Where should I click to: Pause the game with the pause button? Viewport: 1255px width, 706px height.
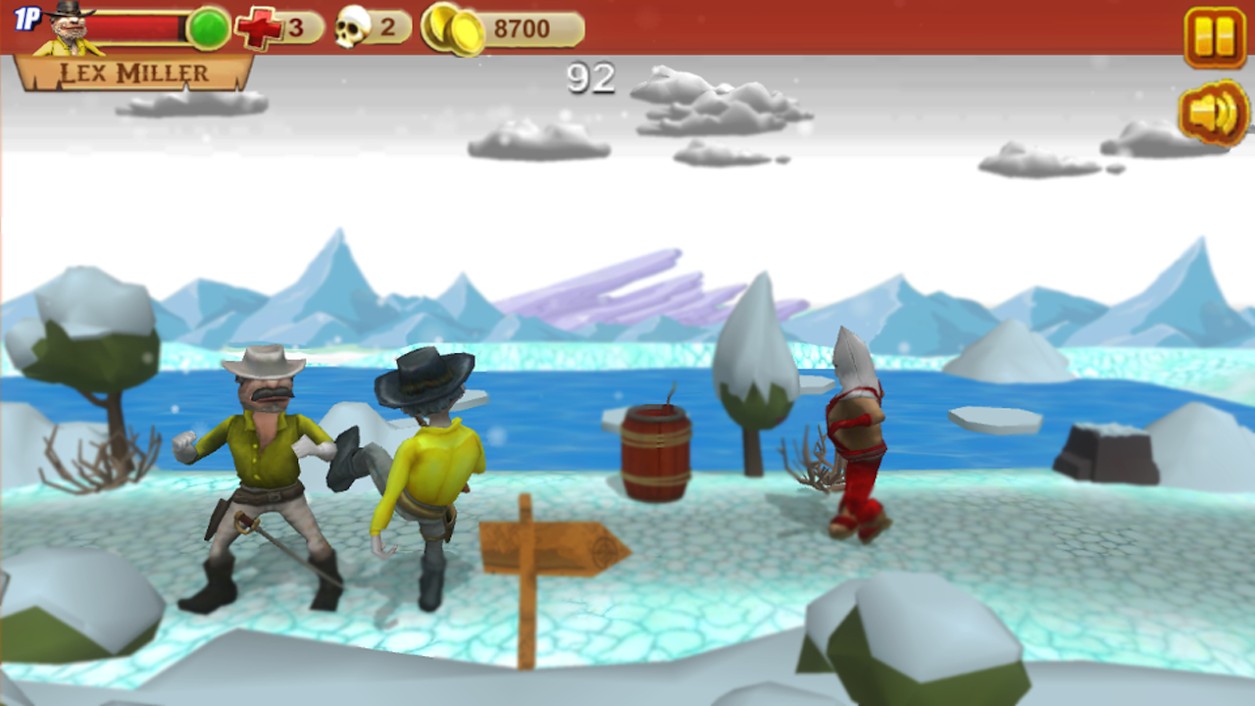1214,37
